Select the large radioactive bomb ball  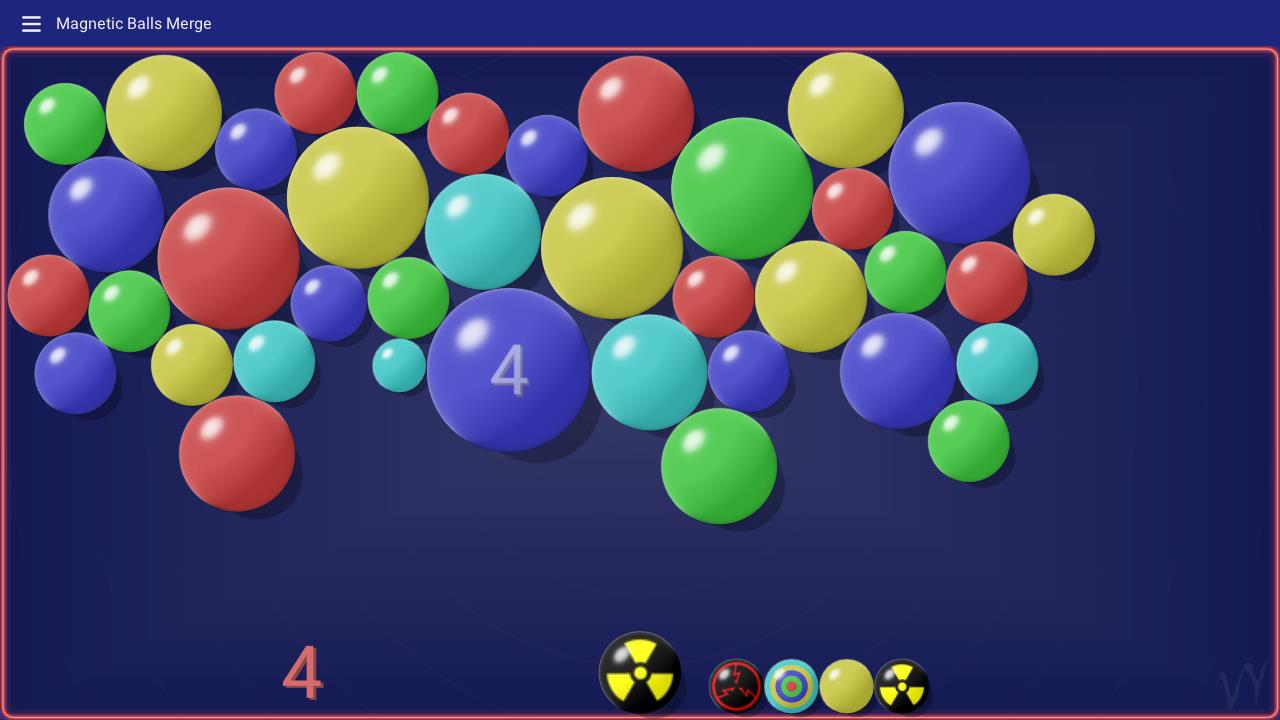pos(642,671)
